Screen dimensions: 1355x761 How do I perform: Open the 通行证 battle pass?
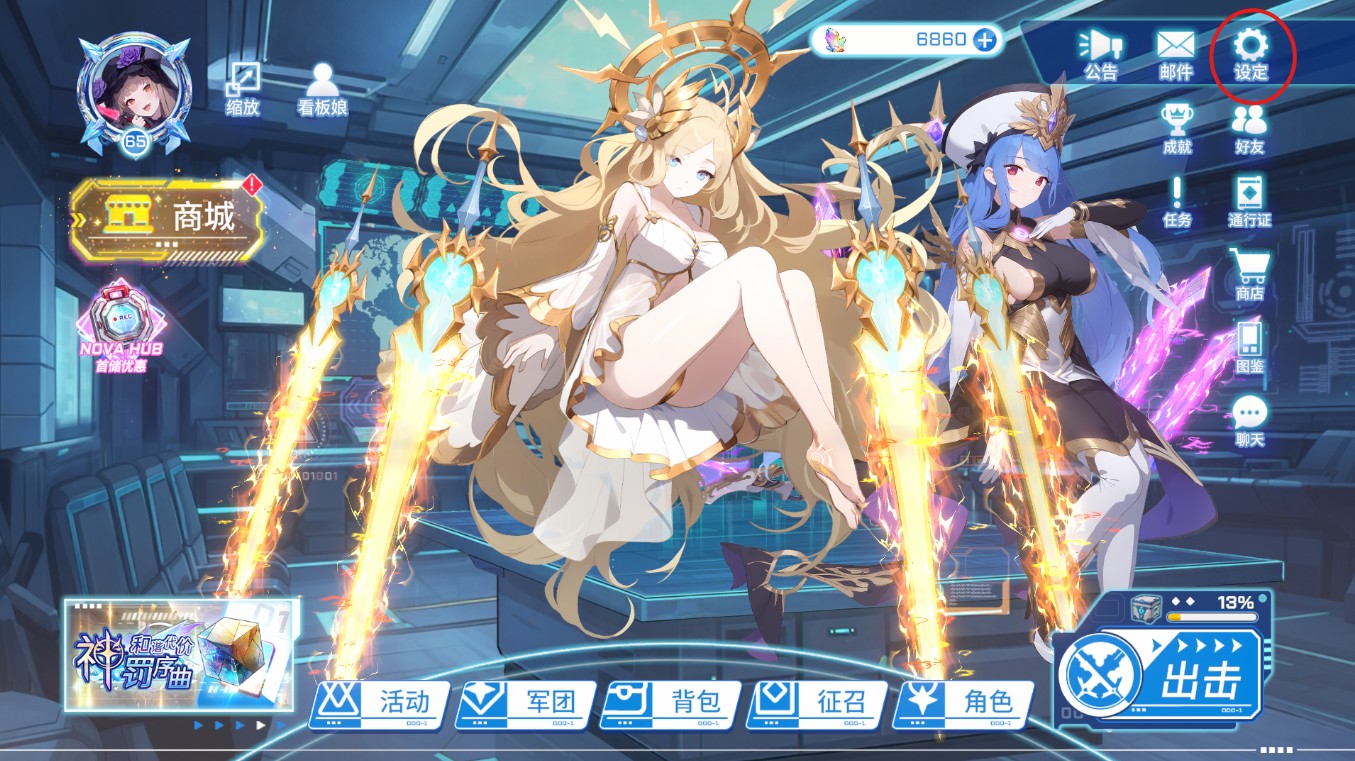click(1249, 201)
